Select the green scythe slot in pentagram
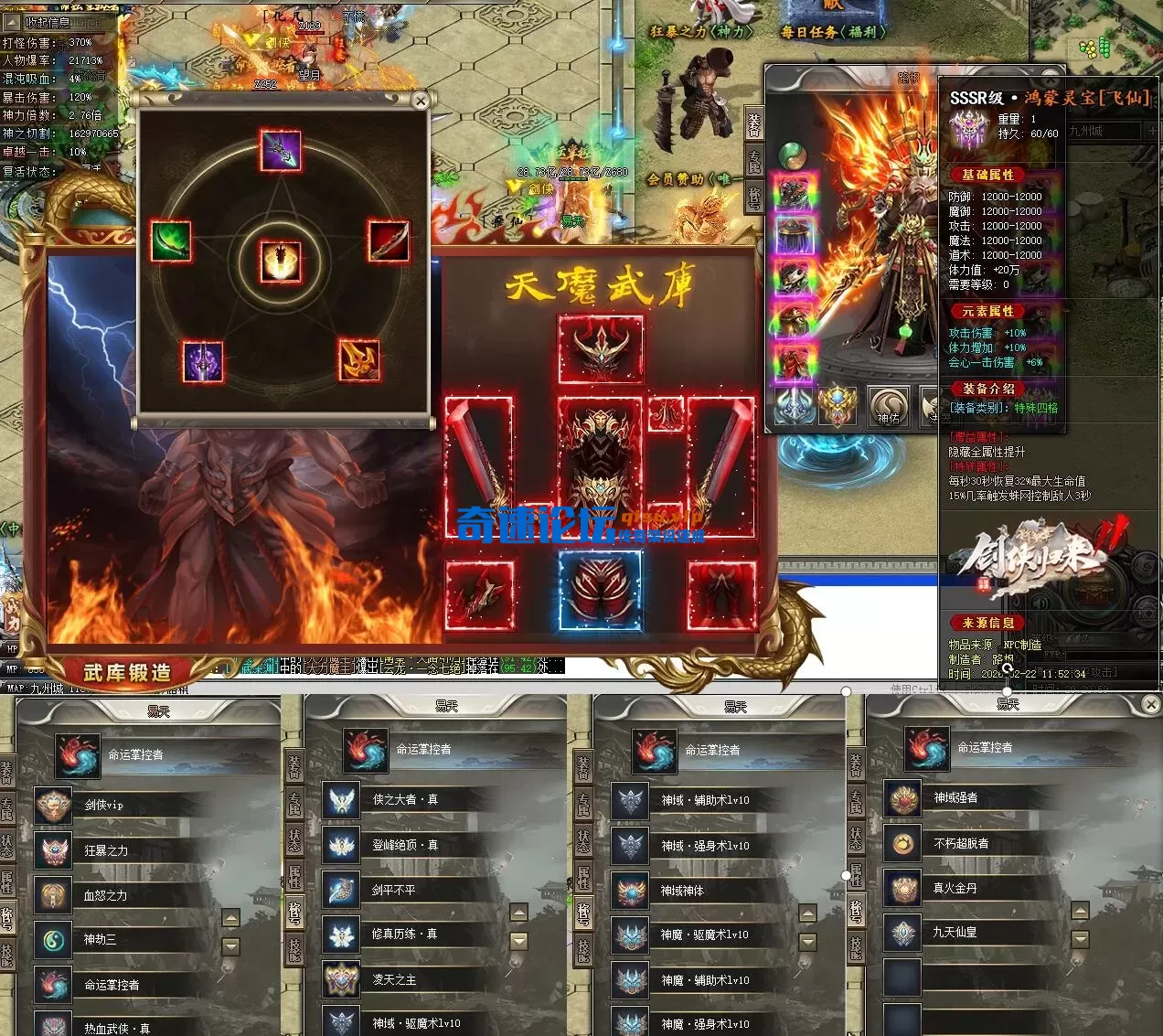 click(171, 241)
